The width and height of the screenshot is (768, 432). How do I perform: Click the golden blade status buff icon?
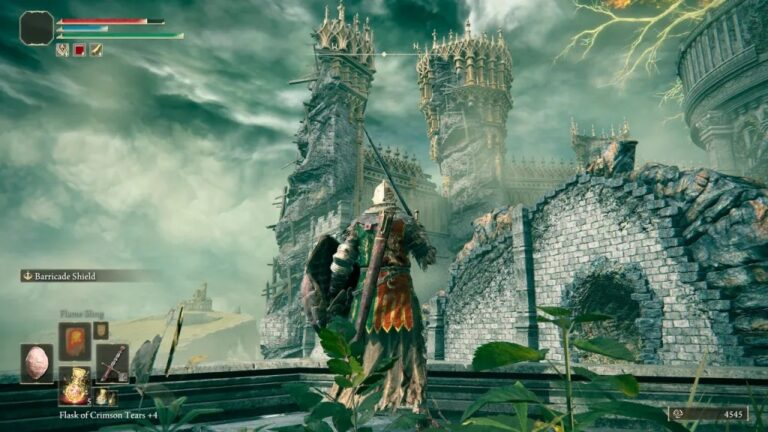click(x=96, y=49)
